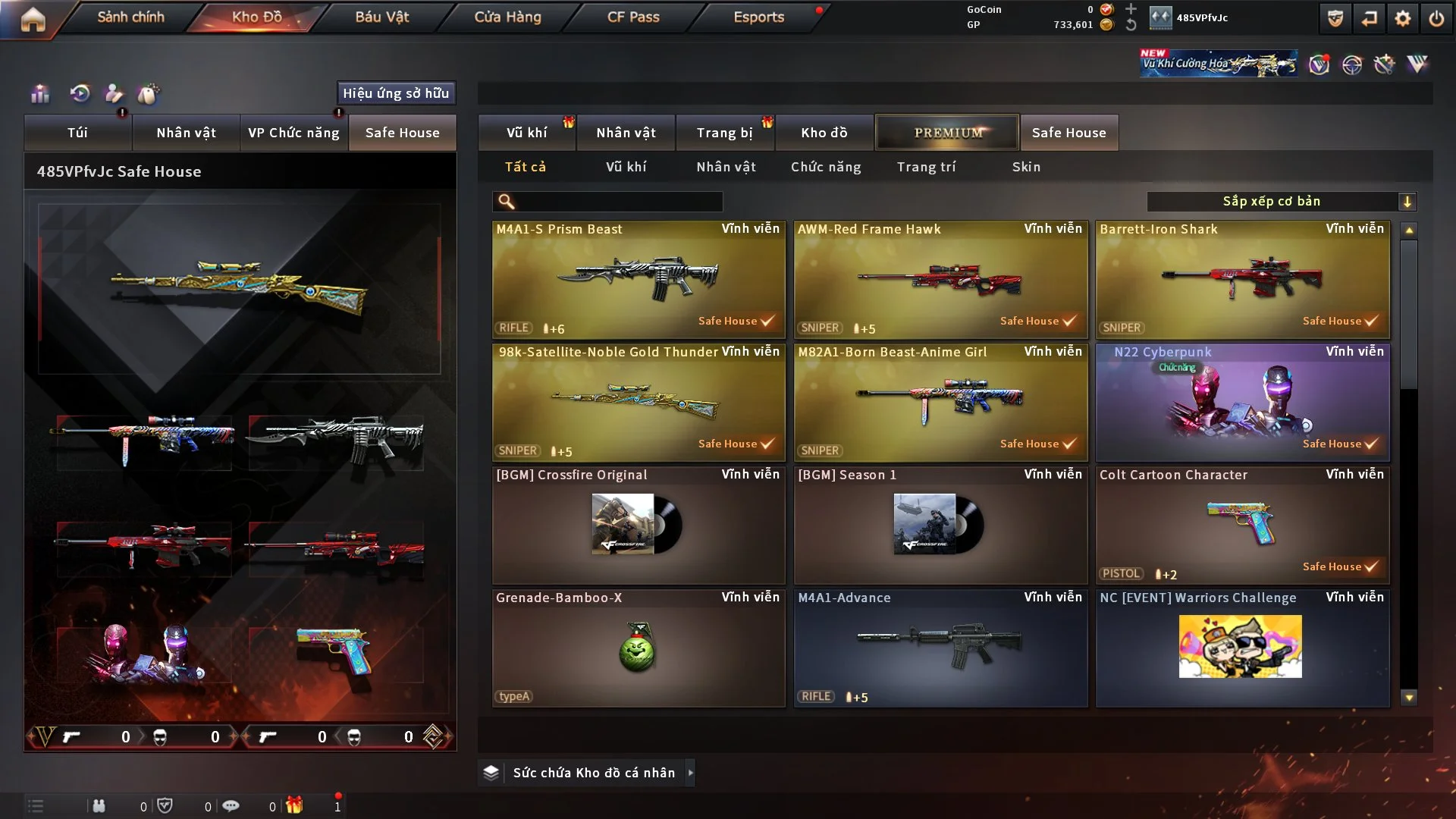Go to the Sảnh chính lobby tab
Viewport: 1456px width, 819px height.
click(x=130, y=17)
